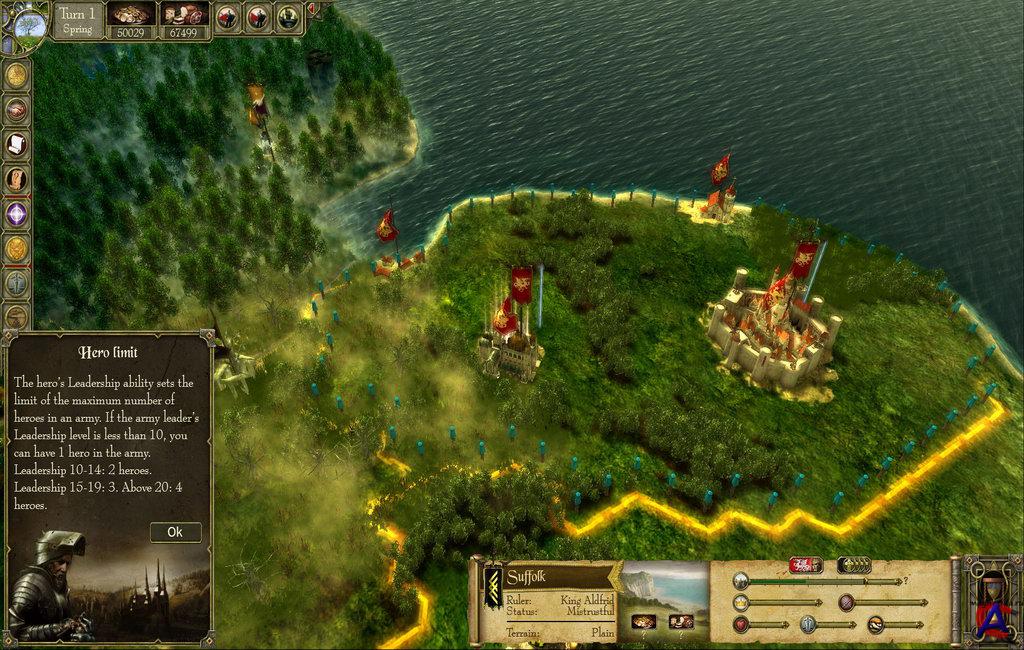The height and width of the screenshot is (650, 1024).
Task: Click the golden crown stat icon
Action: (741, 603)
